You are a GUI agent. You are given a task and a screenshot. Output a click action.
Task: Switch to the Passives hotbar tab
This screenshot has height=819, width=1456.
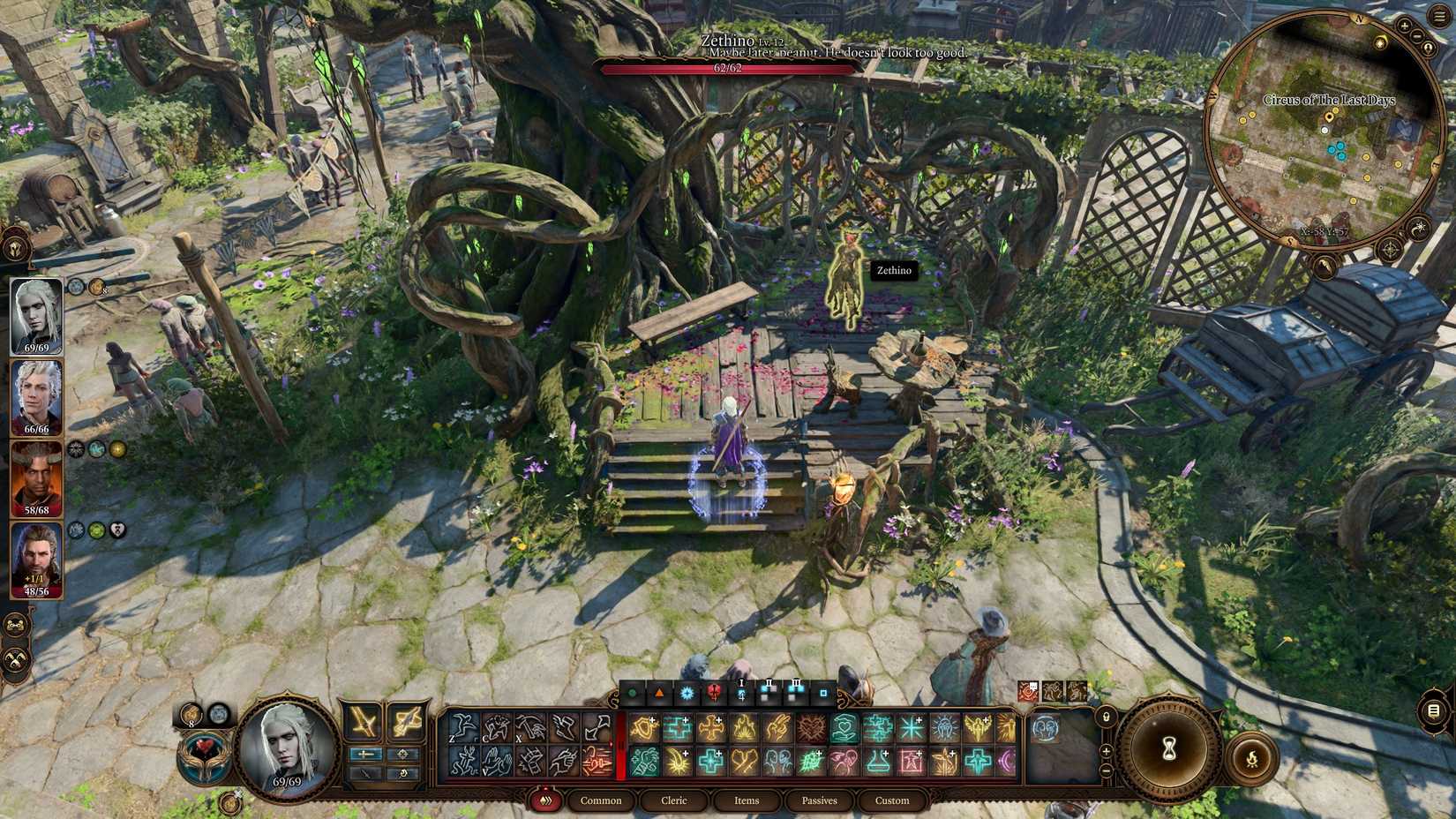(x=818, y=800)
